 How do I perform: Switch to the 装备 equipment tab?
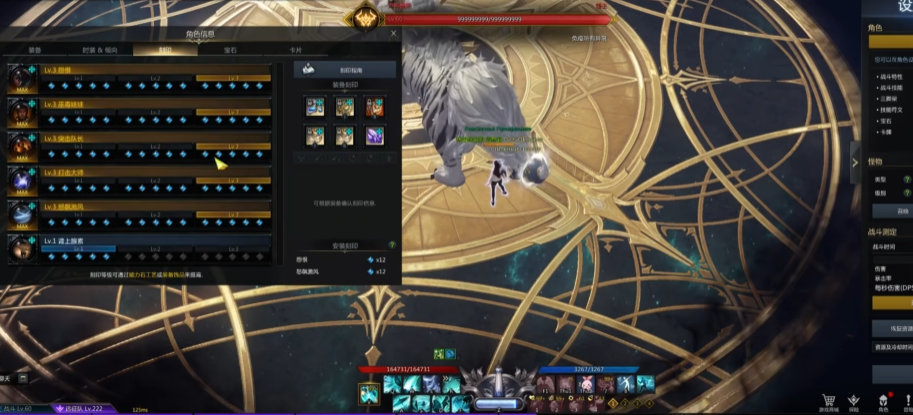[x=35, y=49]
